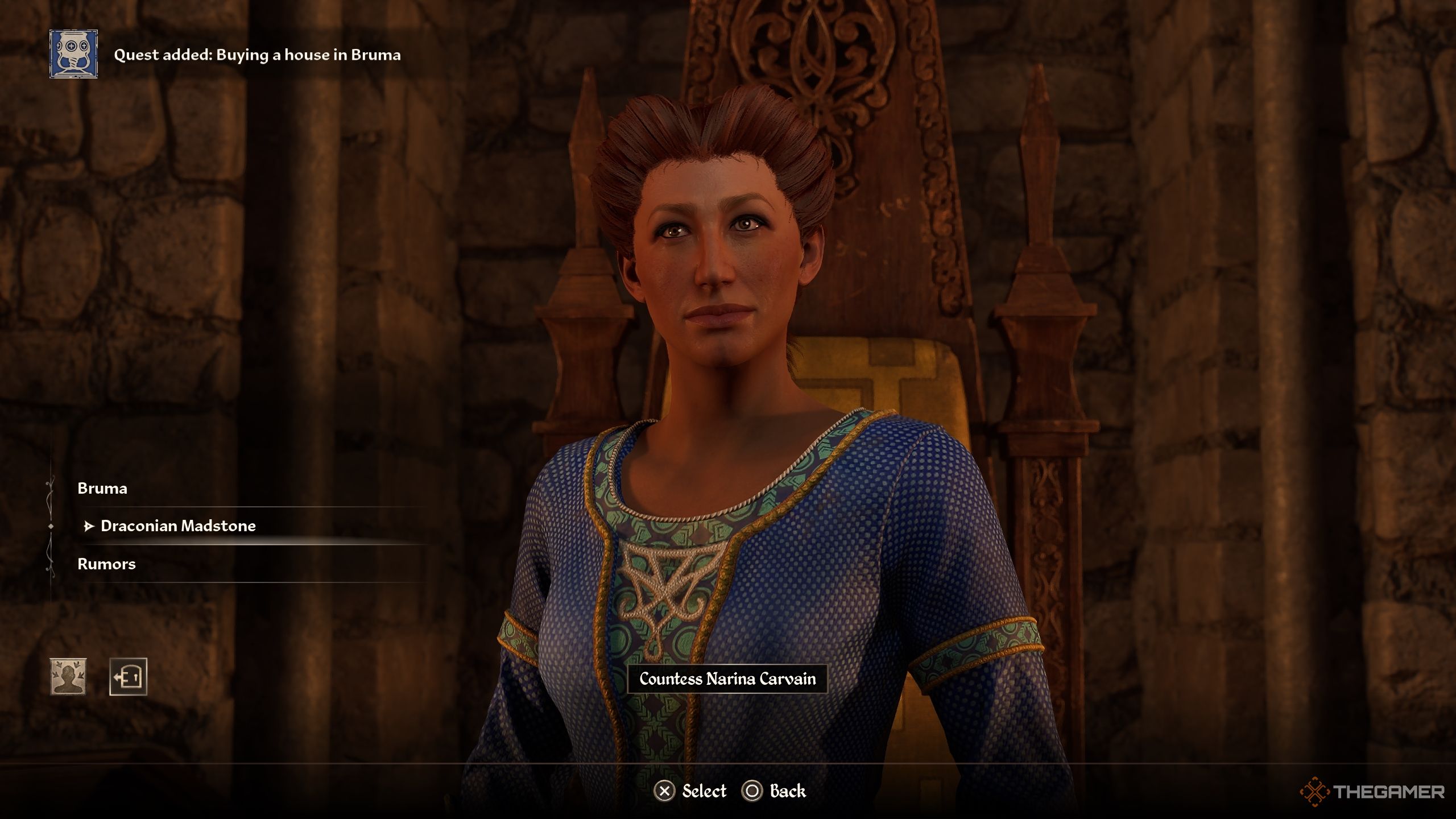Ask about the Bruma topic
This screenshot has width=1456, height=819.
tap(102, 489)
